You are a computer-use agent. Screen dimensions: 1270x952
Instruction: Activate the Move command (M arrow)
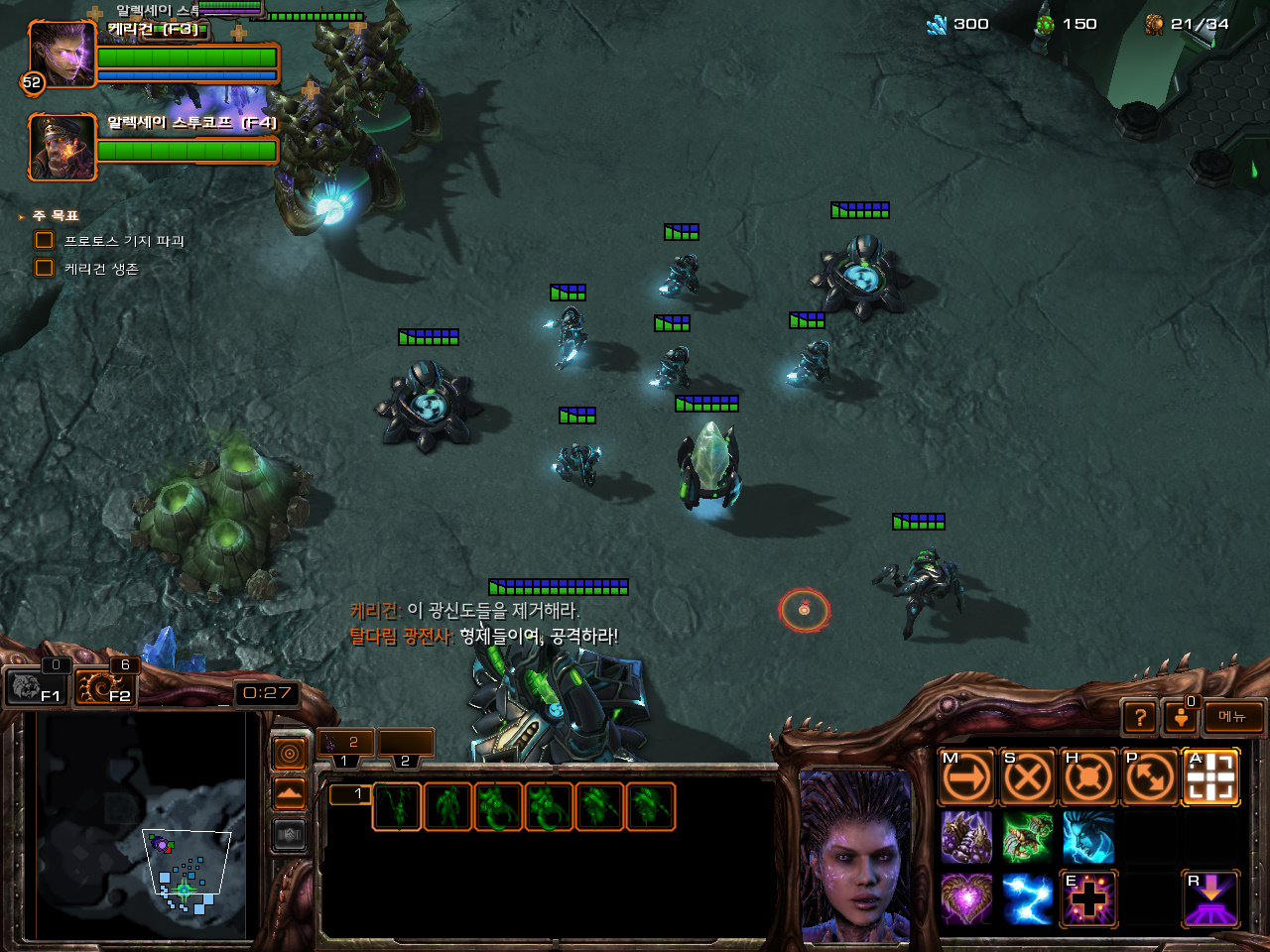tap(966, 778)
